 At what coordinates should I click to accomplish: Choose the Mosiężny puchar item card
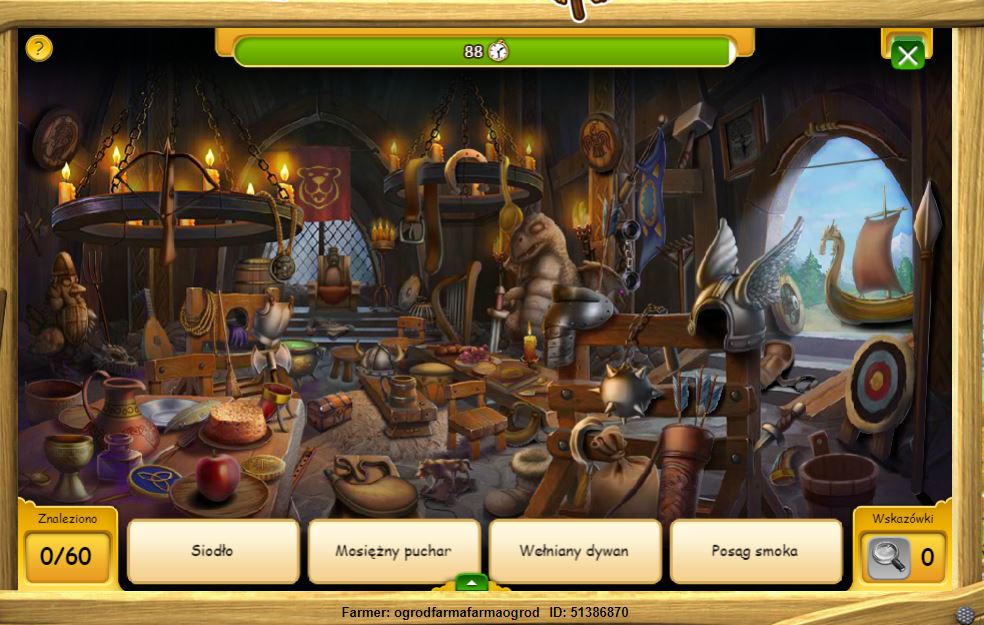coord(394,550)
